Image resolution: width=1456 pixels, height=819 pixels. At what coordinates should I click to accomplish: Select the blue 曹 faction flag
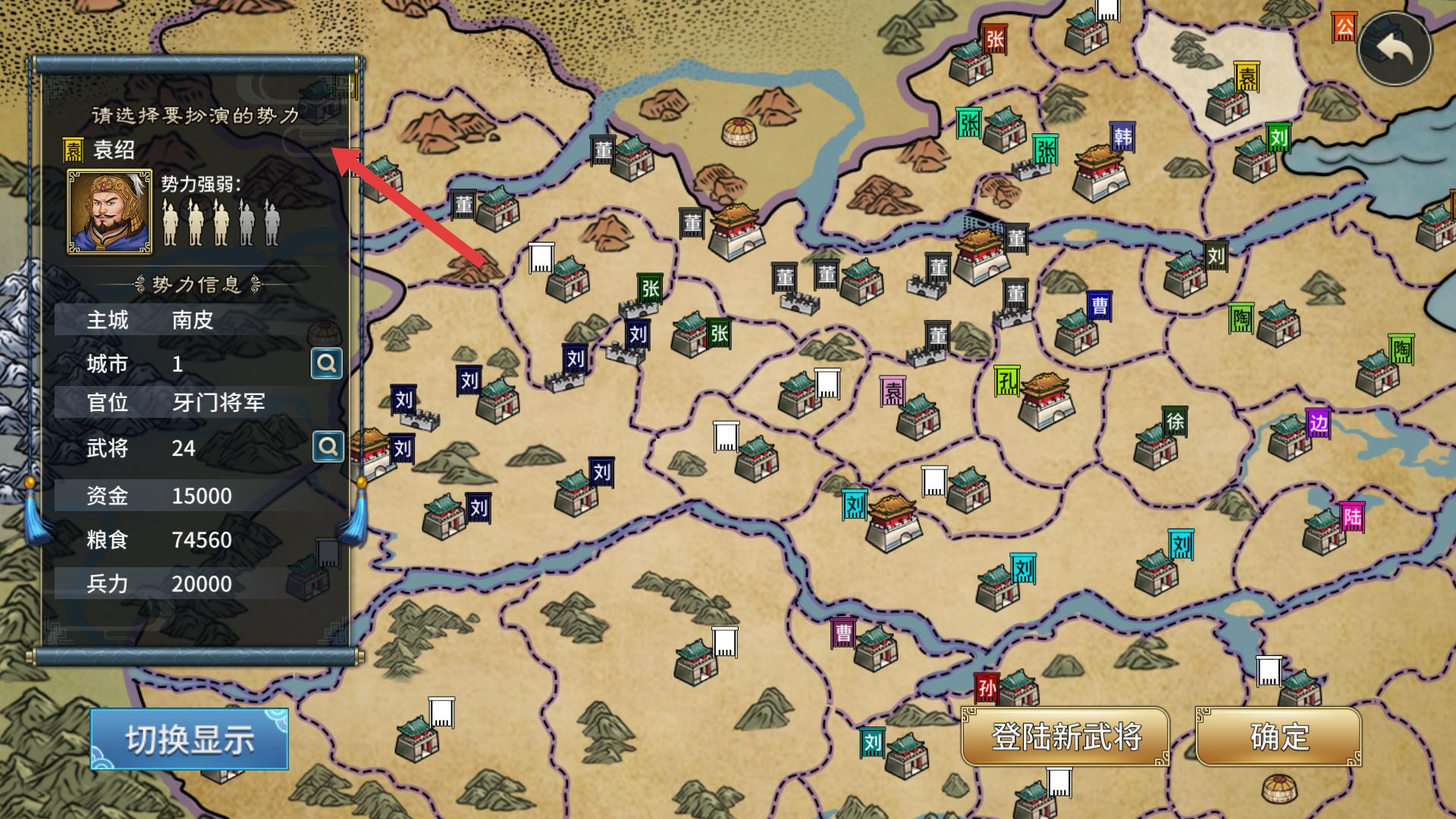coord(1099,306)
